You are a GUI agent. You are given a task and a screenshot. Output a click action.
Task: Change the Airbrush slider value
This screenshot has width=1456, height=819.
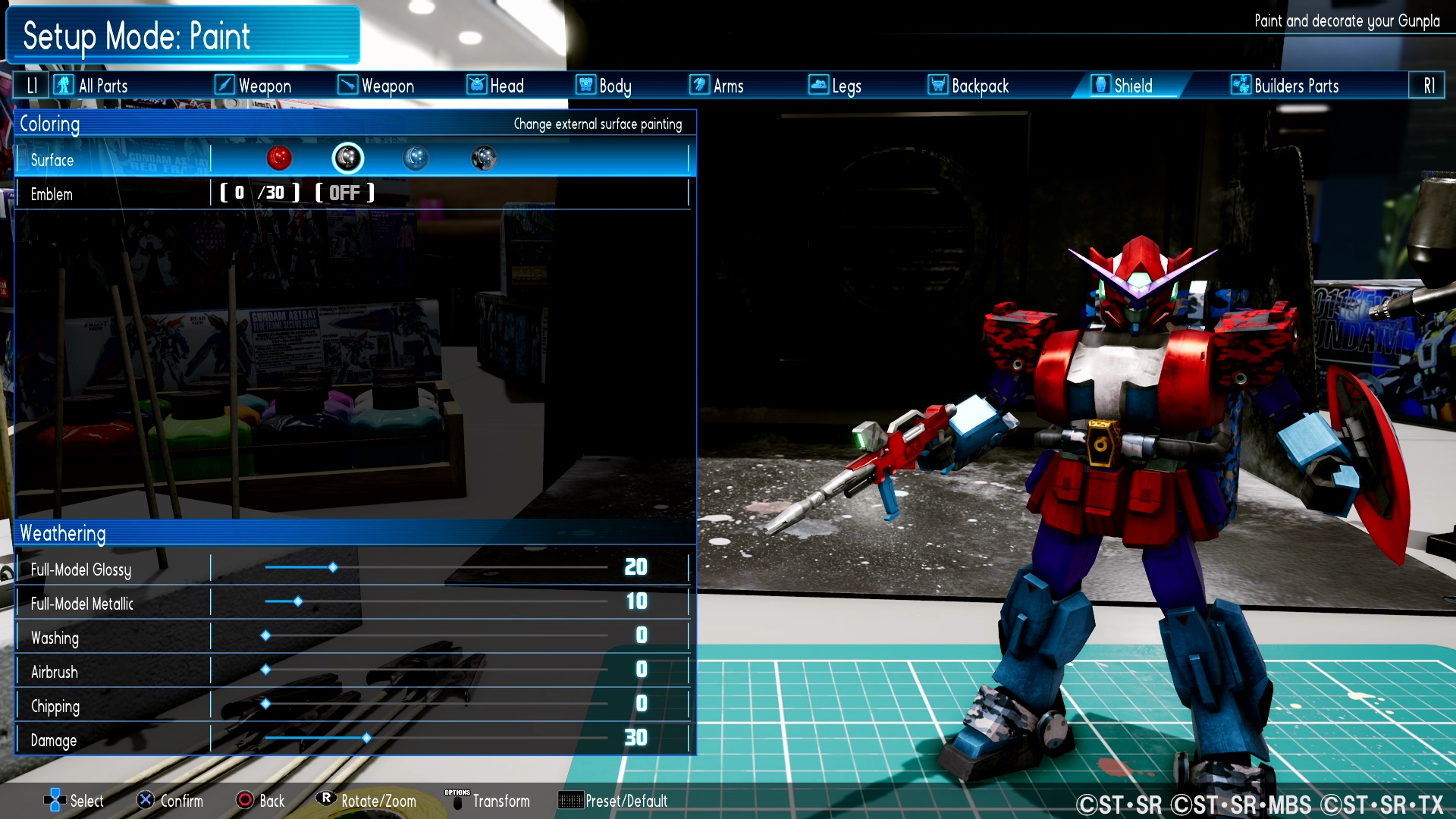pos(265,670)
